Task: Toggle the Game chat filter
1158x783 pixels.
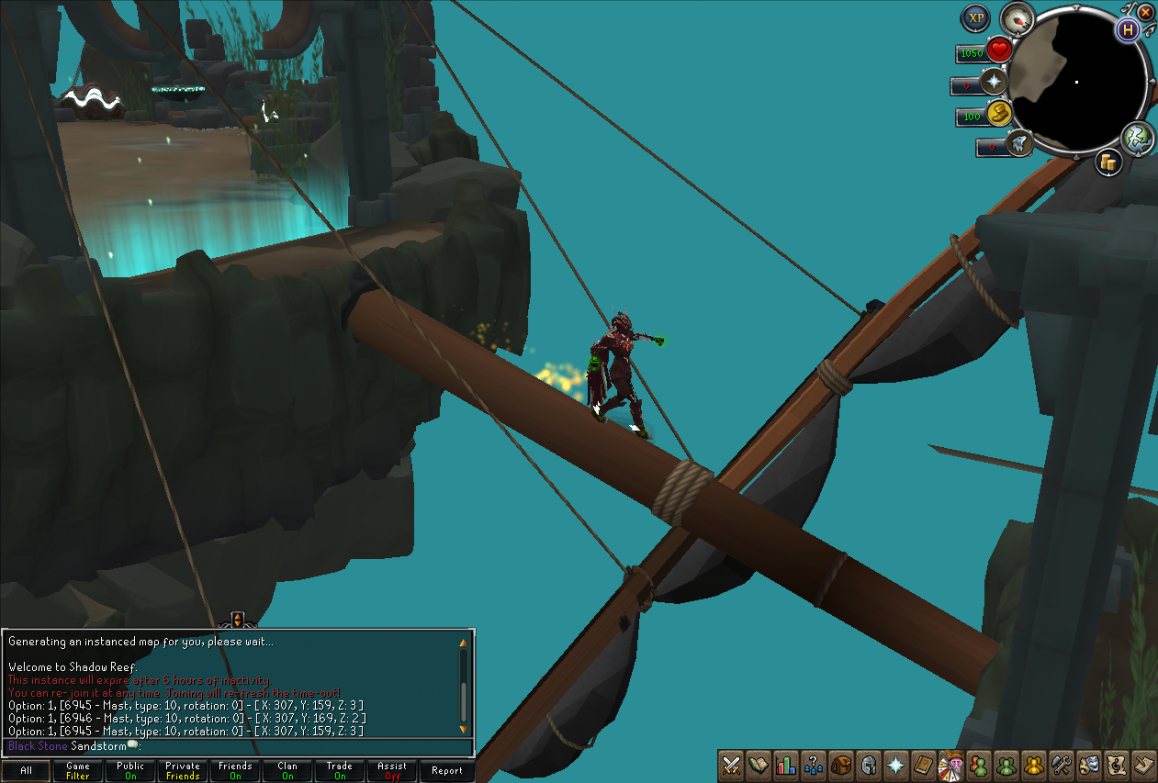Action: coord(78,771)
